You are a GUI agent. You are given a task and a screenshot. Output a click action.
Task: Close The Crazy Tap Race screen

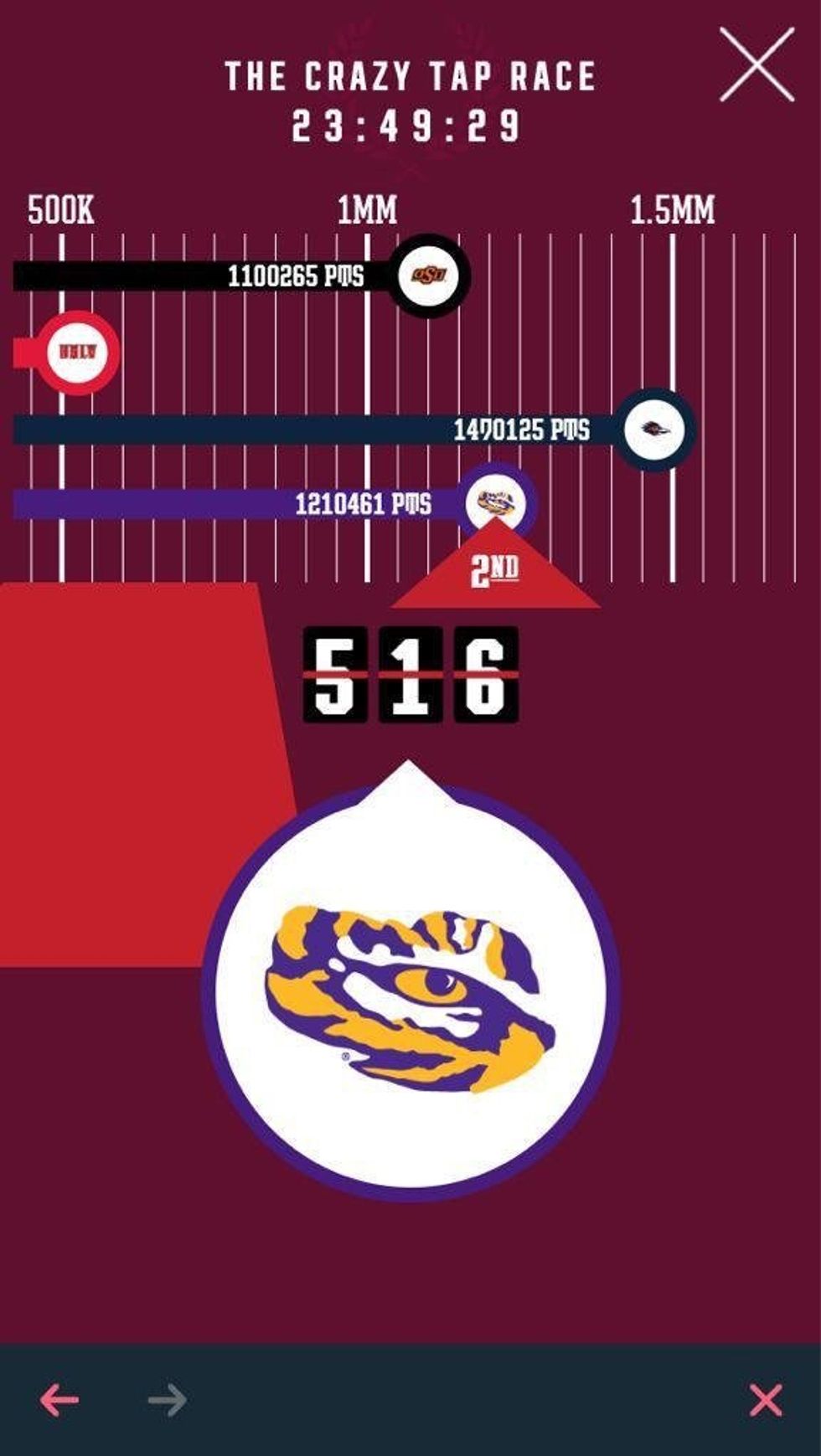pos(756,64)
